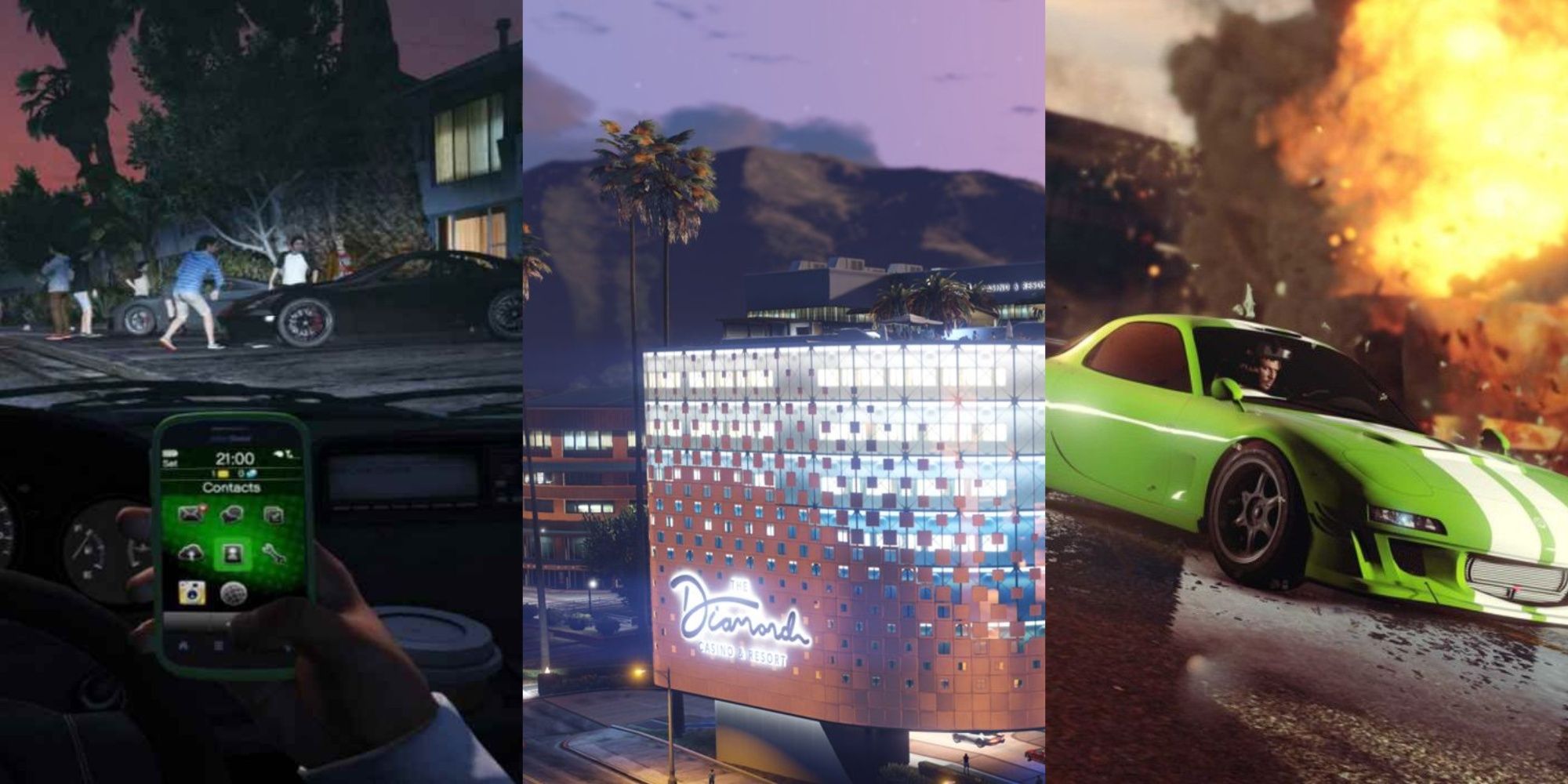1568x784 pixels.
Task: Select the highlighted Contacts app icon
Action: 231,554
